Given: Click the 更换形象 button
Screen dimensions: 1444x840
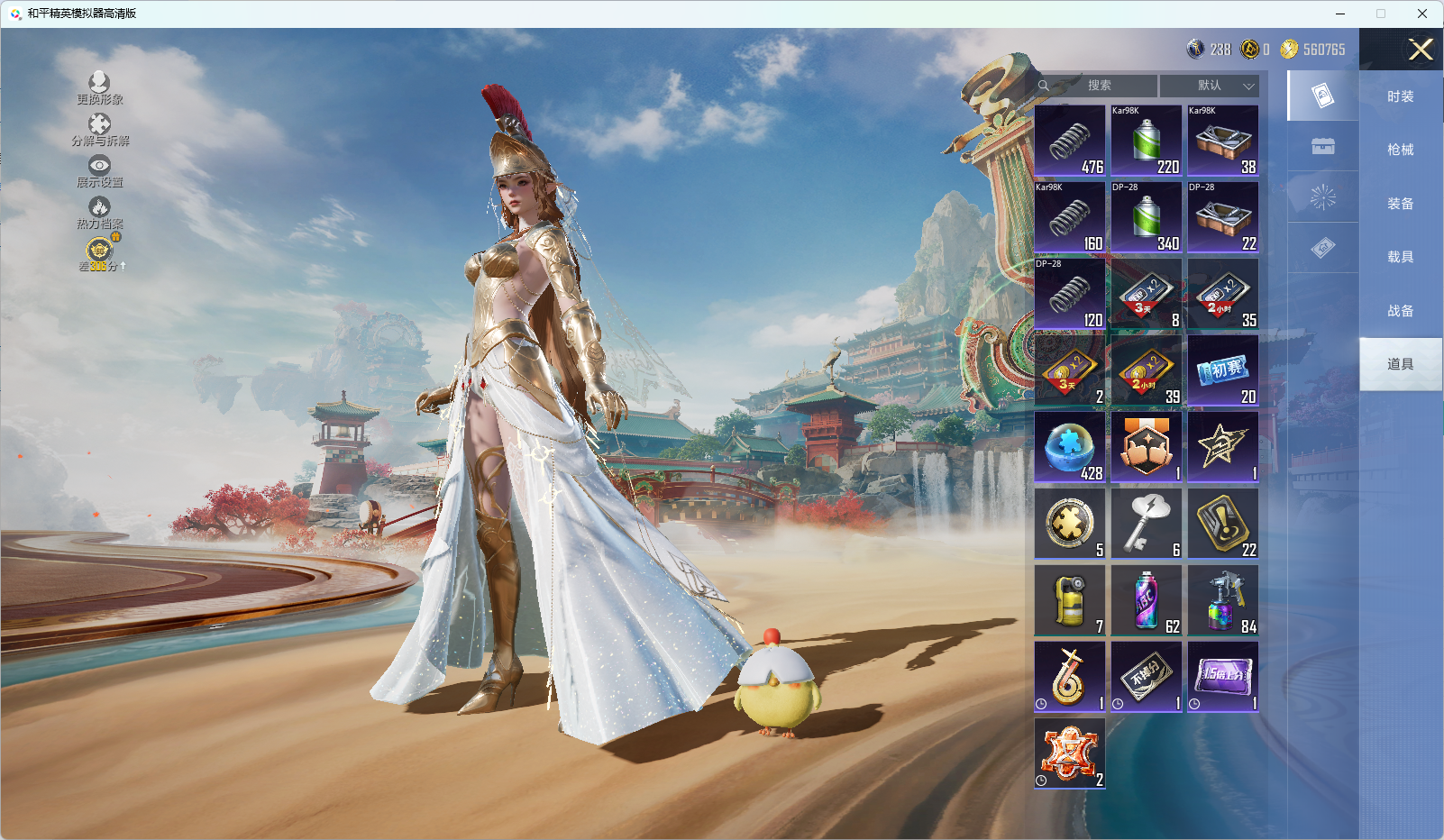Looking at the screenshot, I should 99,88.
